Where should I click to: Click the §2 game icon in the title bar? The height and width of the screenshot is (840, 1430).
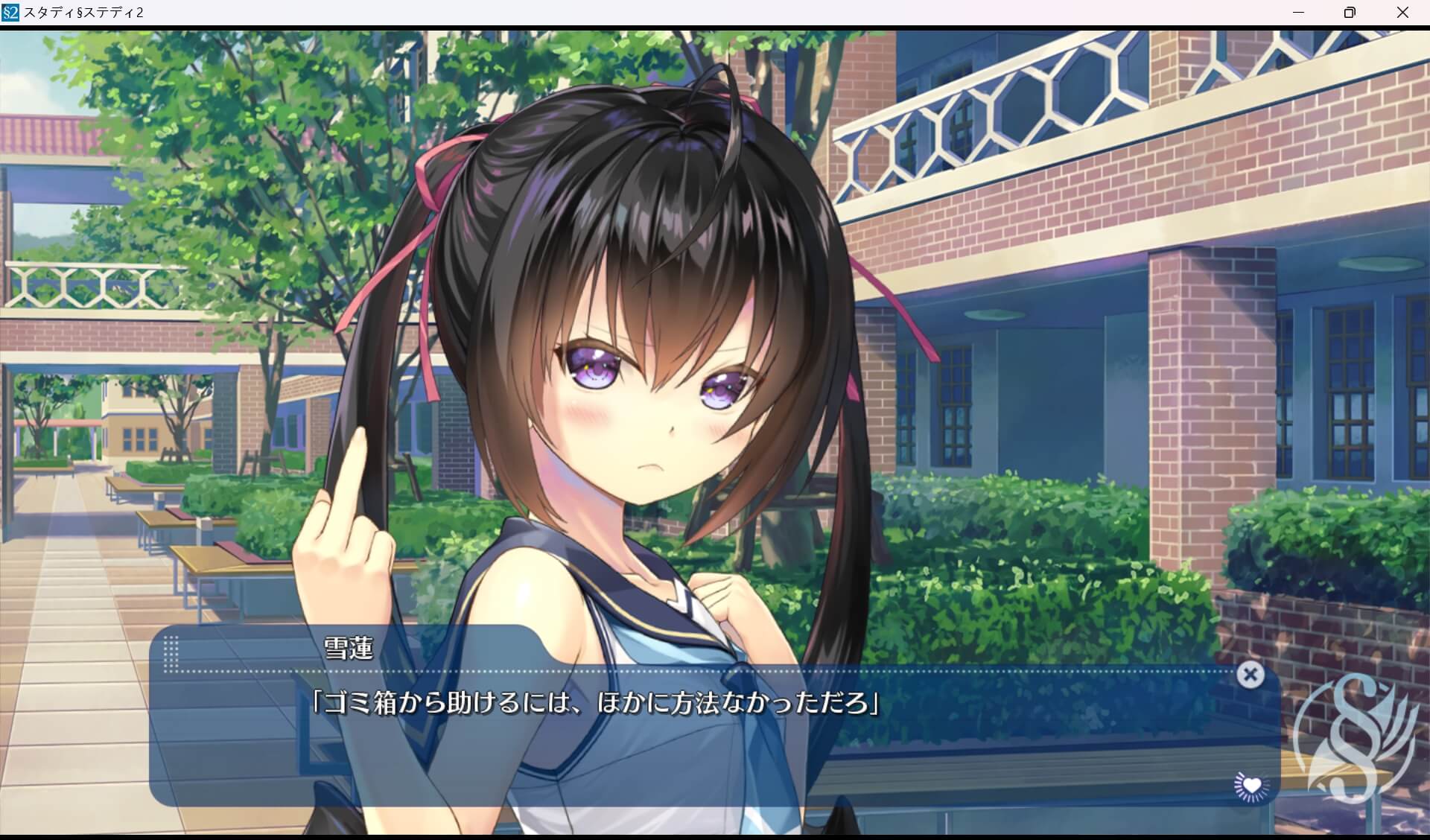[11, 12]
